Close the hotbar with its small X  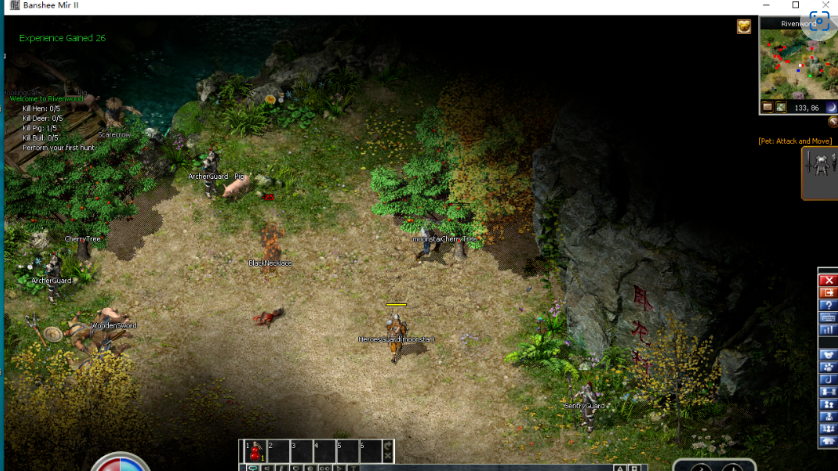(387, 456)
